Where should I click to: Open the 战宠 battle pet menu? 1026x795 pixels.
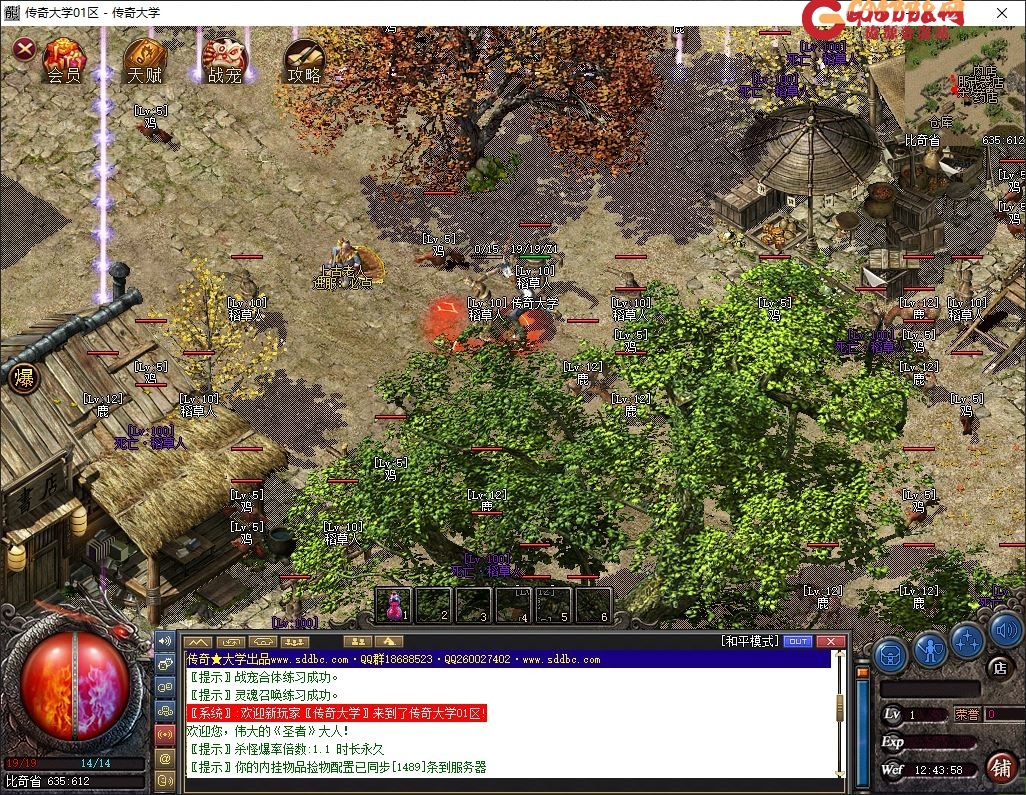click(x=224, y=60)
